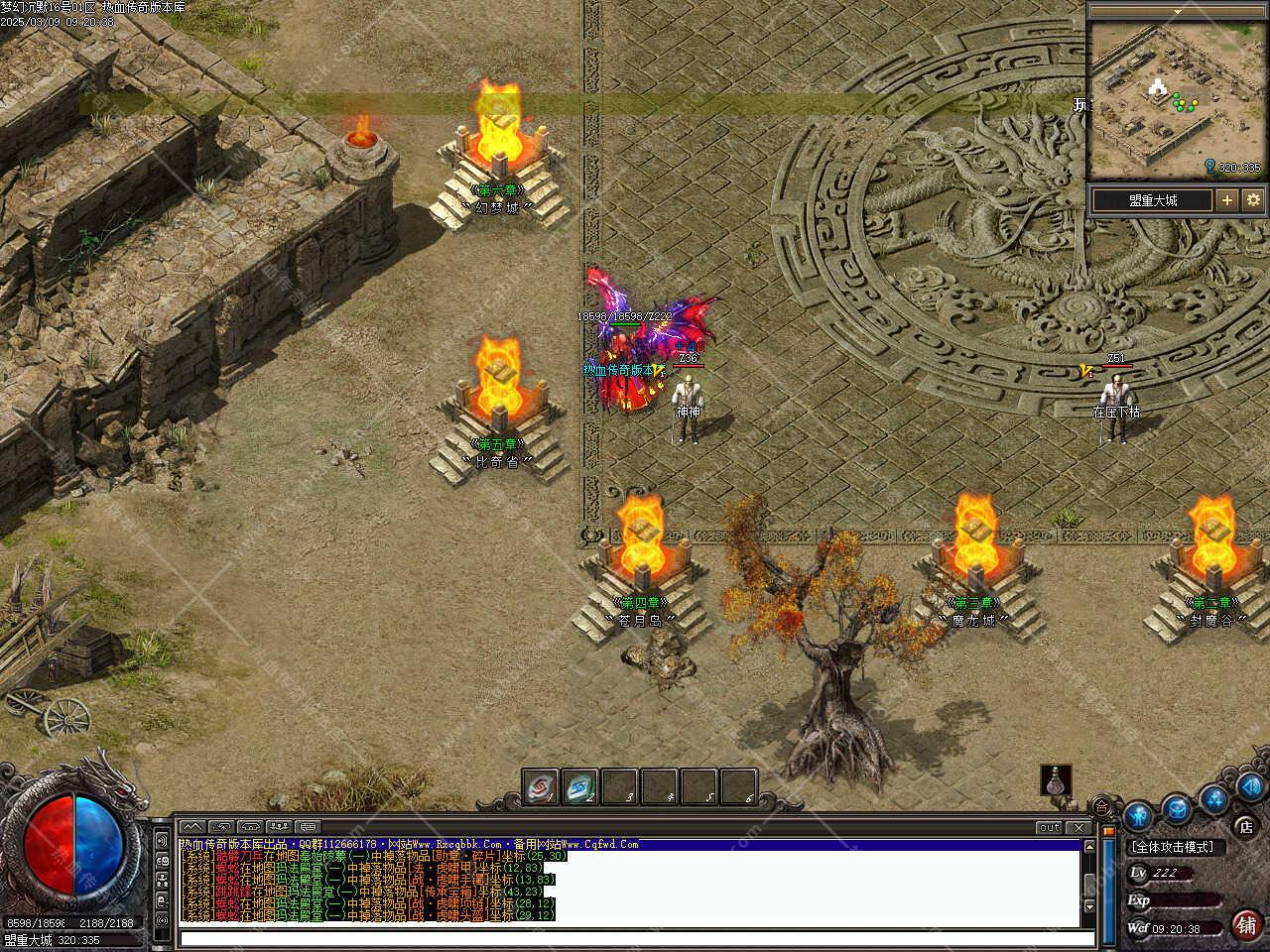Open the character panel round icon
The height and width of the screenshot is (952, 1270).
tap(1138, 815)
